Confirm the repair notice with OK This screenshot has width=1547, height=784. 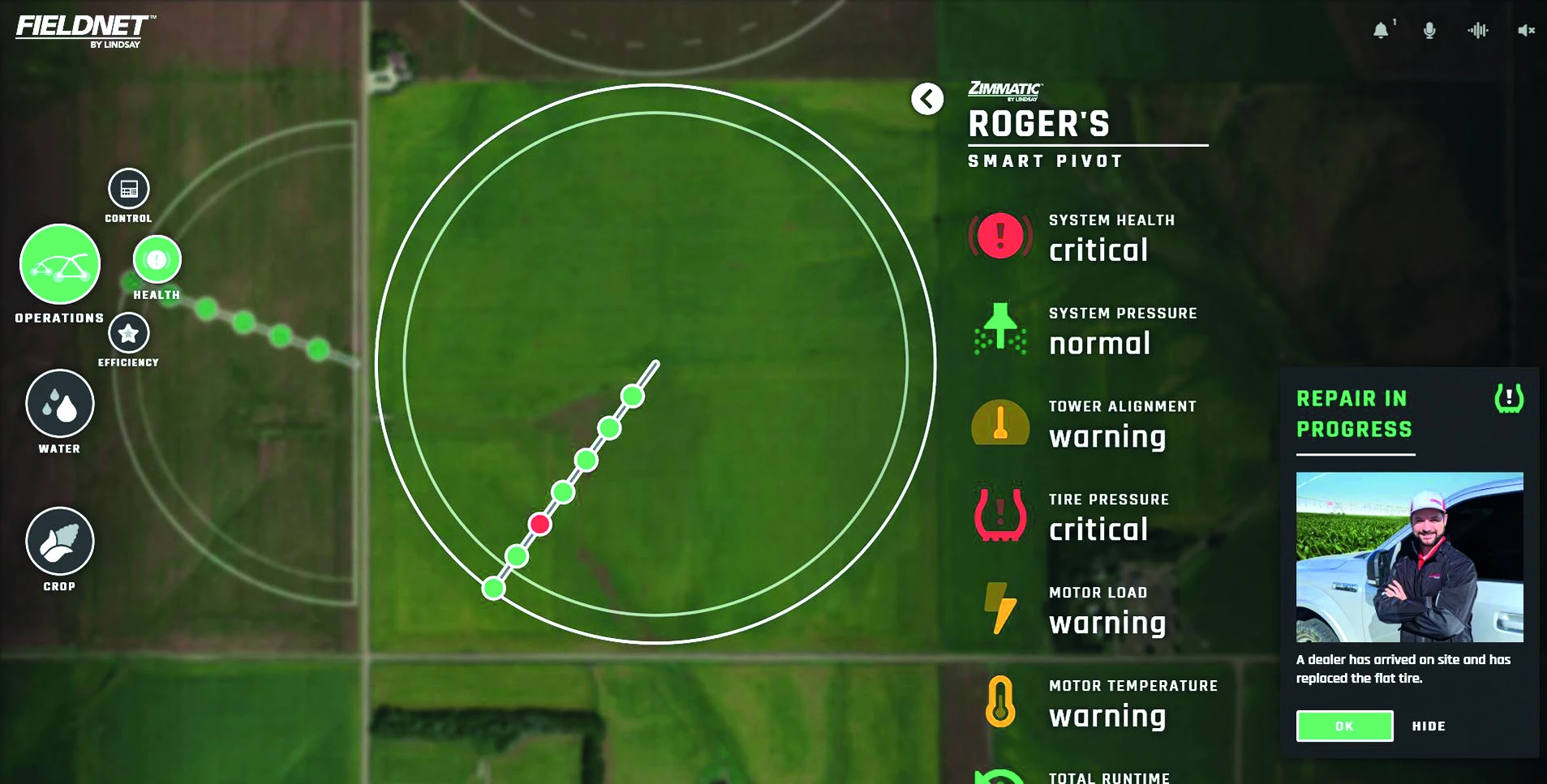[1344, 726]
